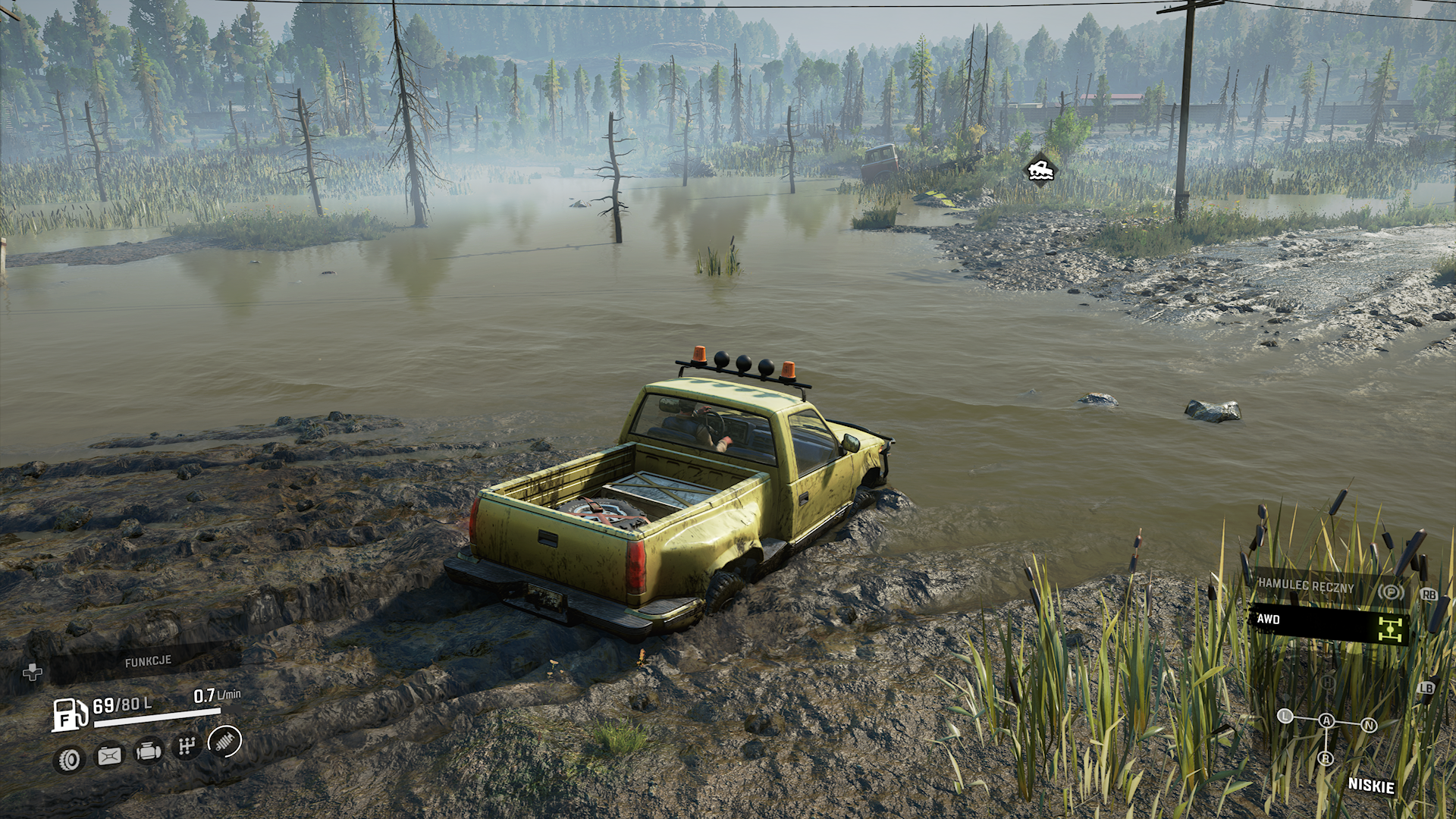
Task: Select the R reverse gear
Action: coord(1326,758)
